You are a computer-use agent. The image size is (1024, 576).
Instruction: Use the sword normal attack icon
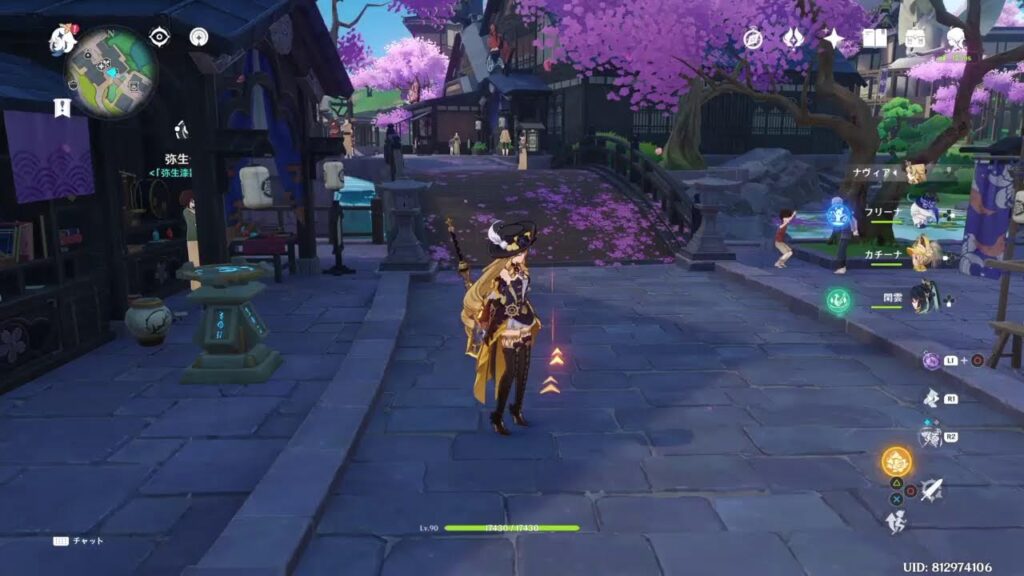point(932,489)
